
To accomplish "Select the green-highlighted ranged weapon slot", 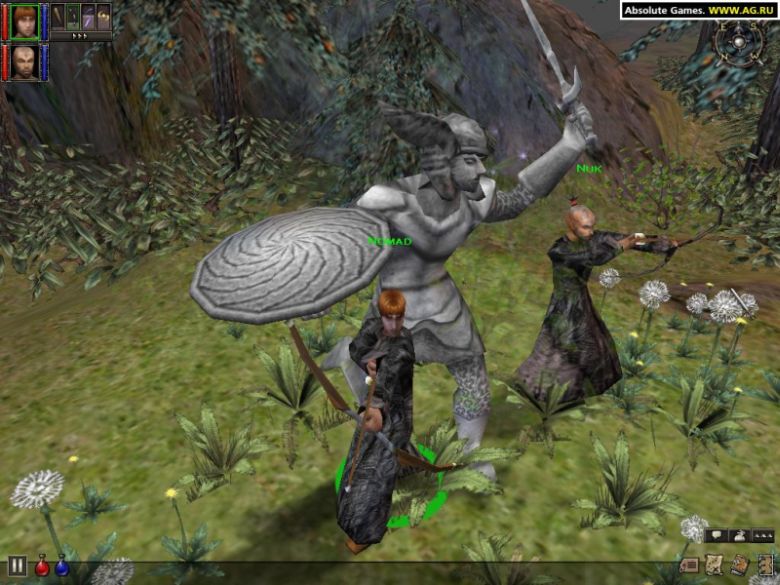I will coord(73,16).
